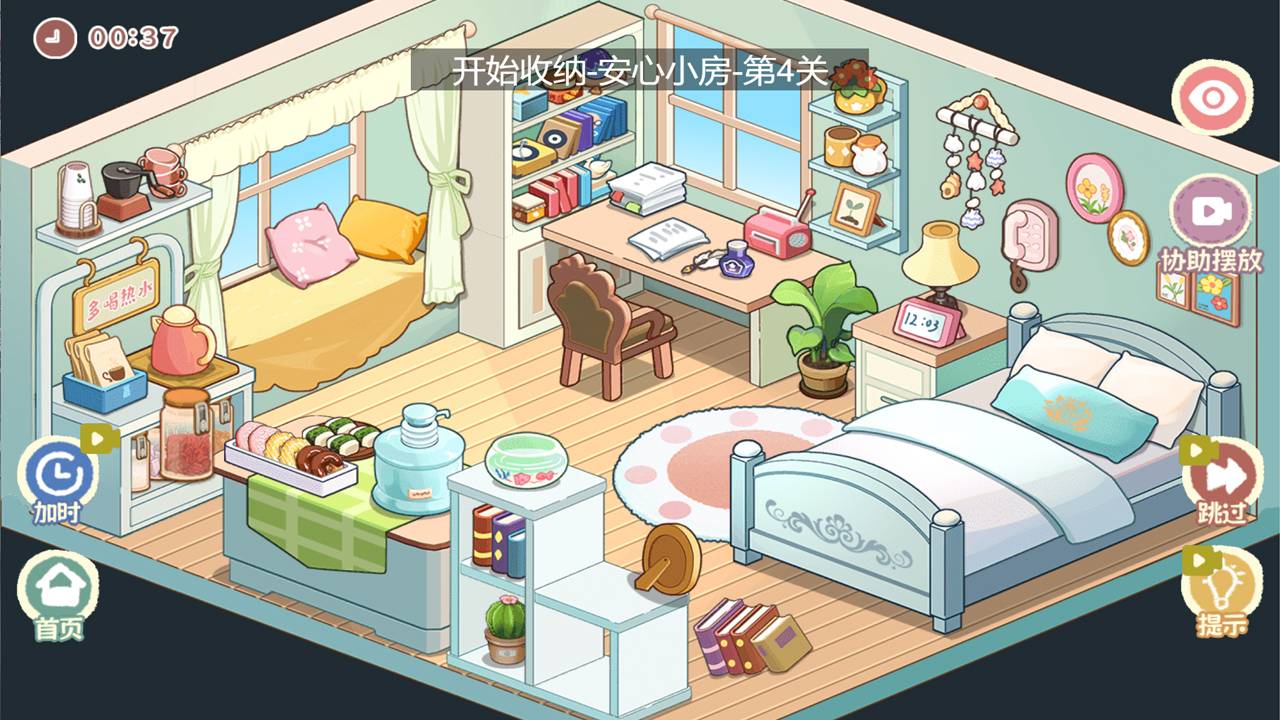Image resolution: width=1280 pixels, height=720 pixels.
Task: Return to 首页 home screen
Action: point(58,590)
